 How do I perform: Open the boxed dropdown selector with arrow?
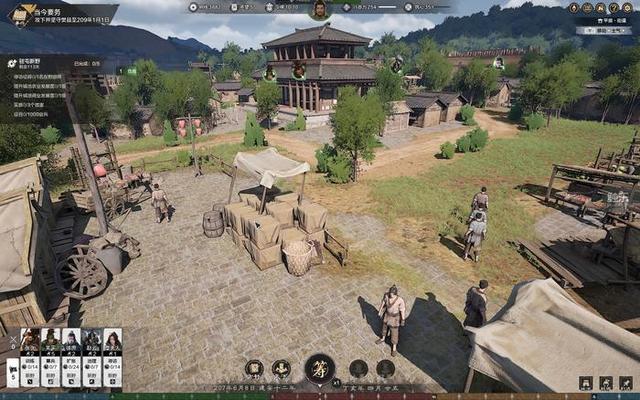click(x=603, y=31)
